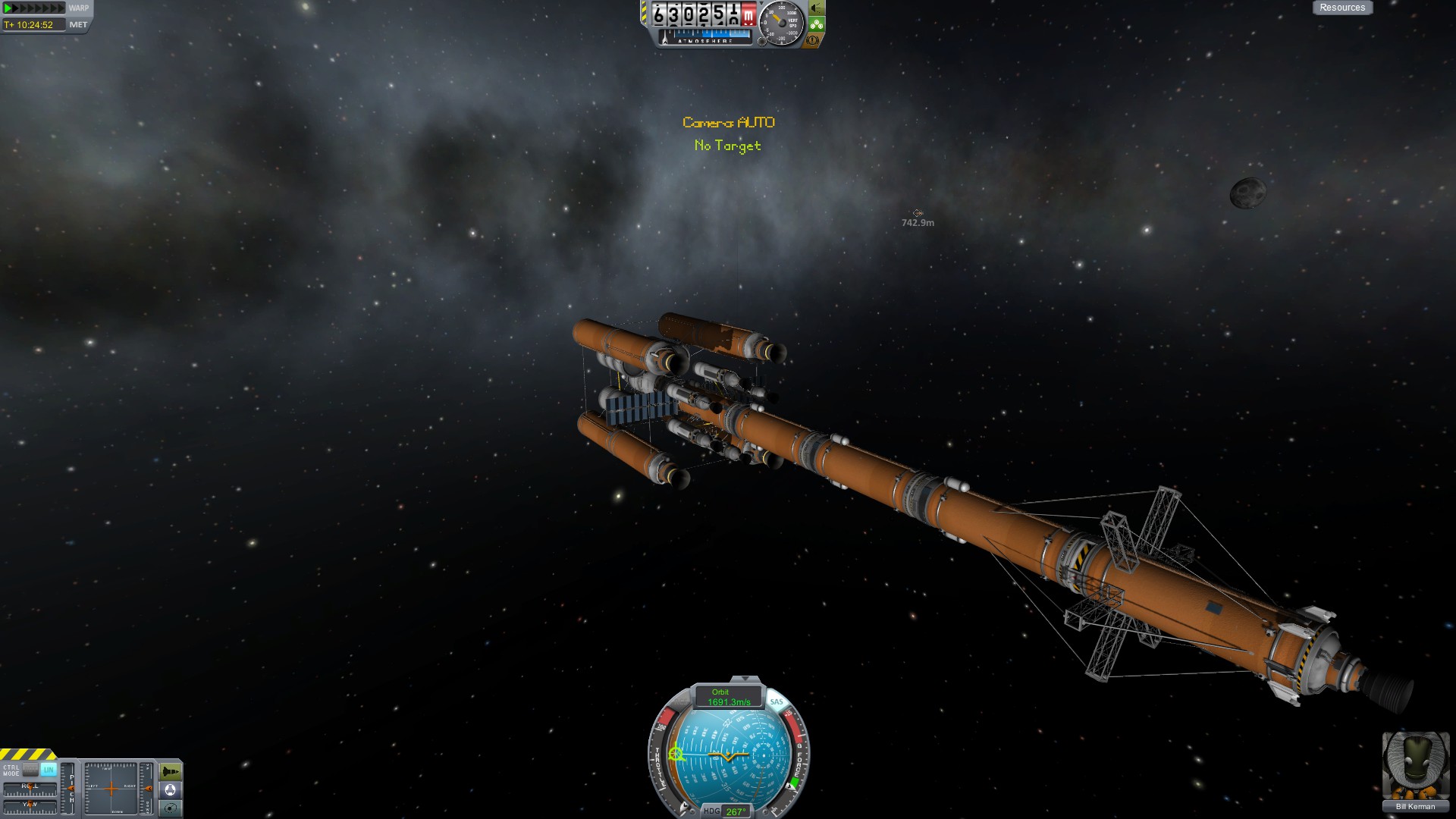
Task: Toggle the SAS indicator on the navball
Action: click(776, 702)
